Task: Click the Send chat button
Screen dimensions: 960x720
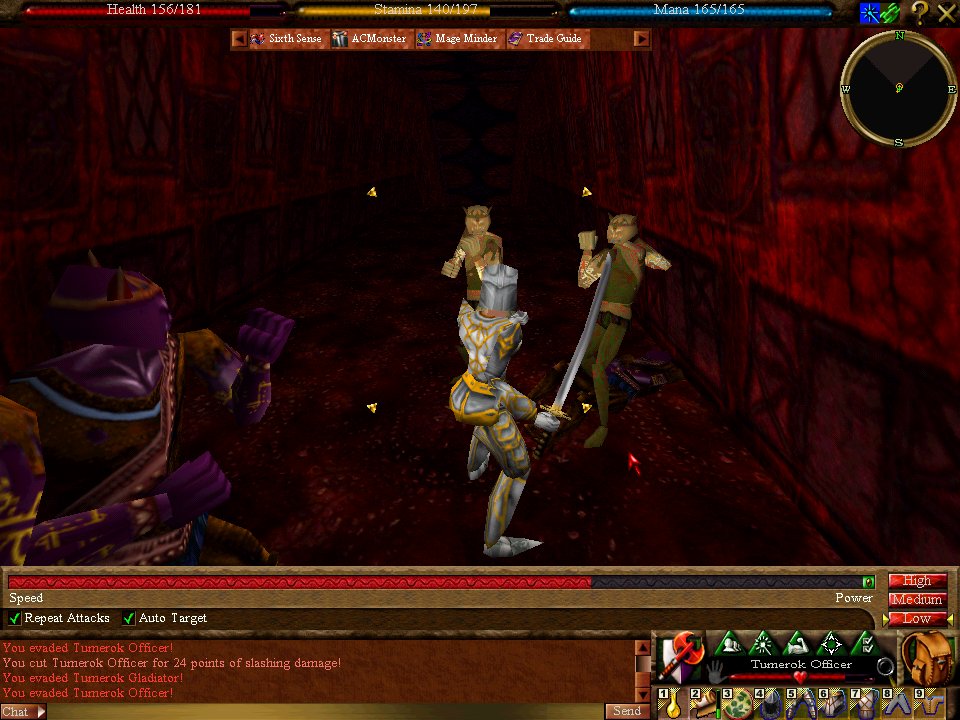Action: click(626, 711)
